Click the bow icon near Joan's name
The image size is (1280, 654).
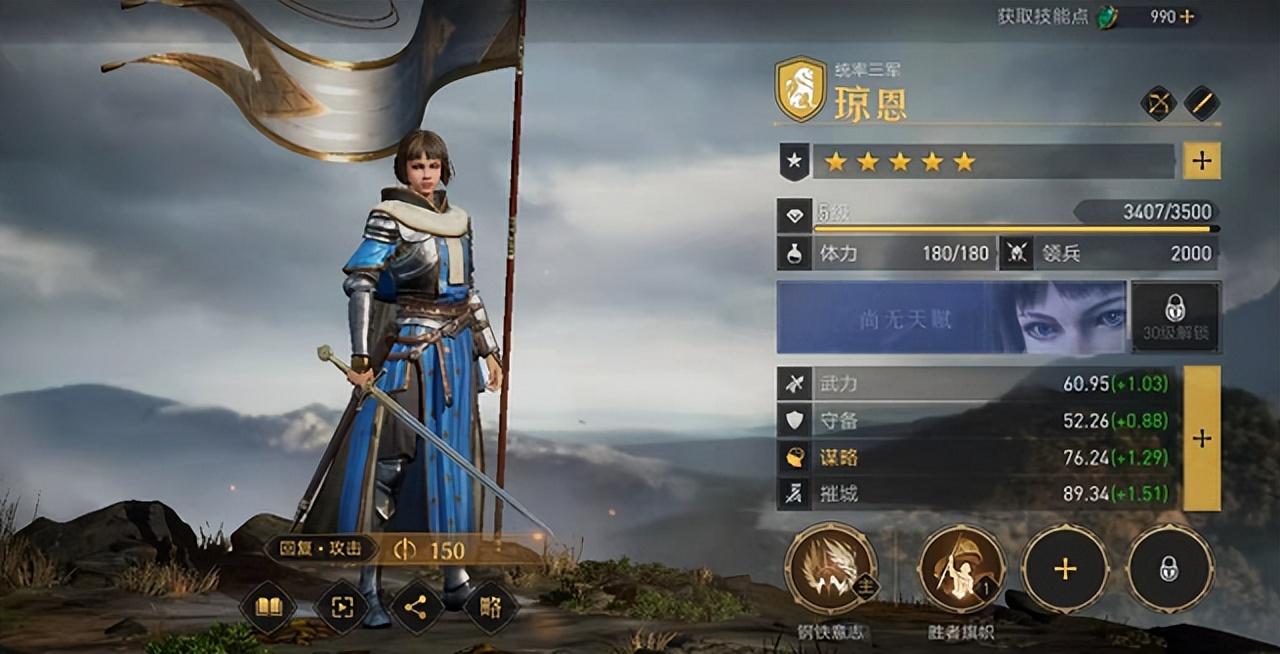click(x=1159, y=103)
